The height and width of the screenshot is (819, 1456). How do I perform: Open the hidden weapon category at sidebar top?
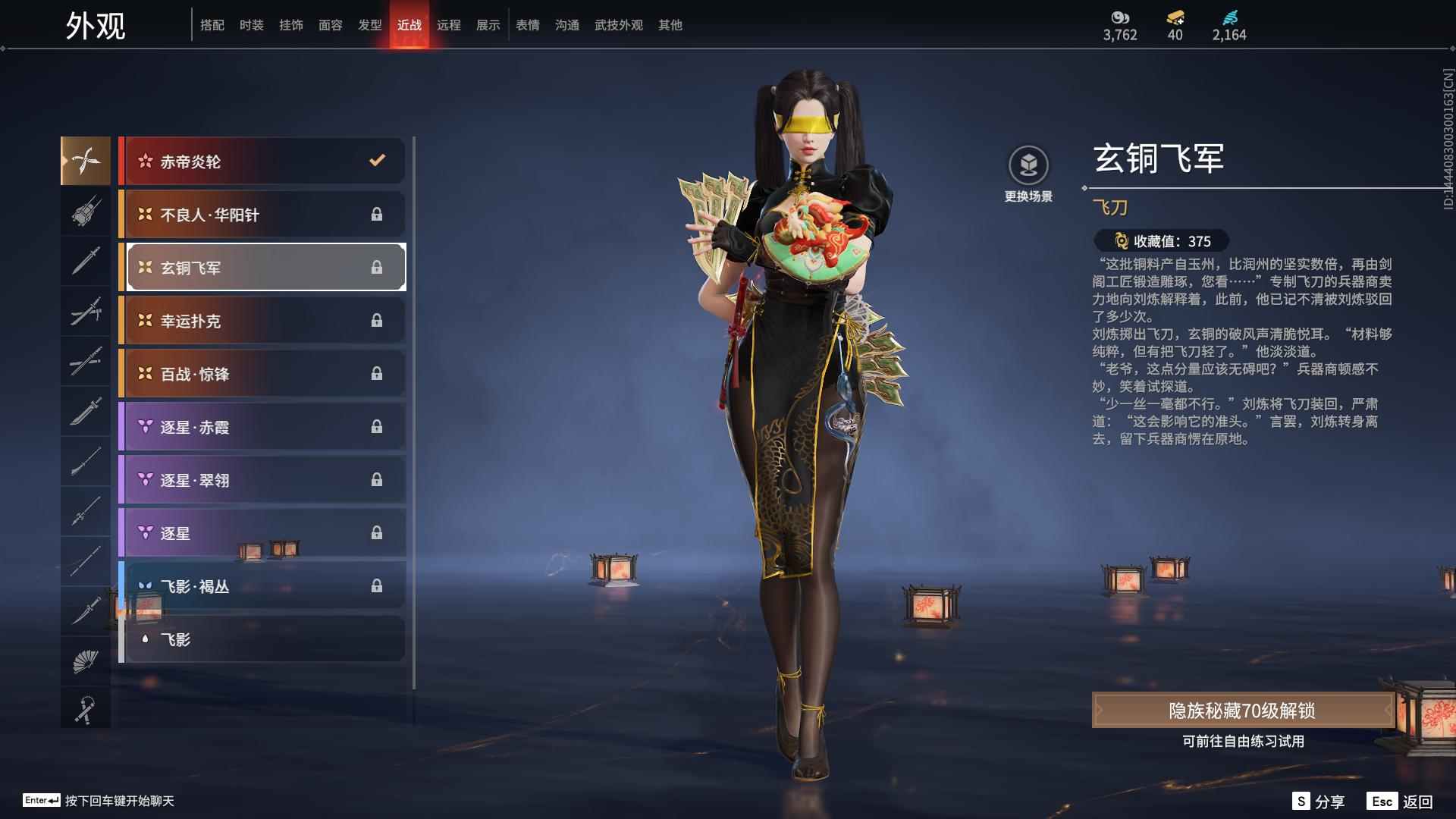(x=86, y=212)
